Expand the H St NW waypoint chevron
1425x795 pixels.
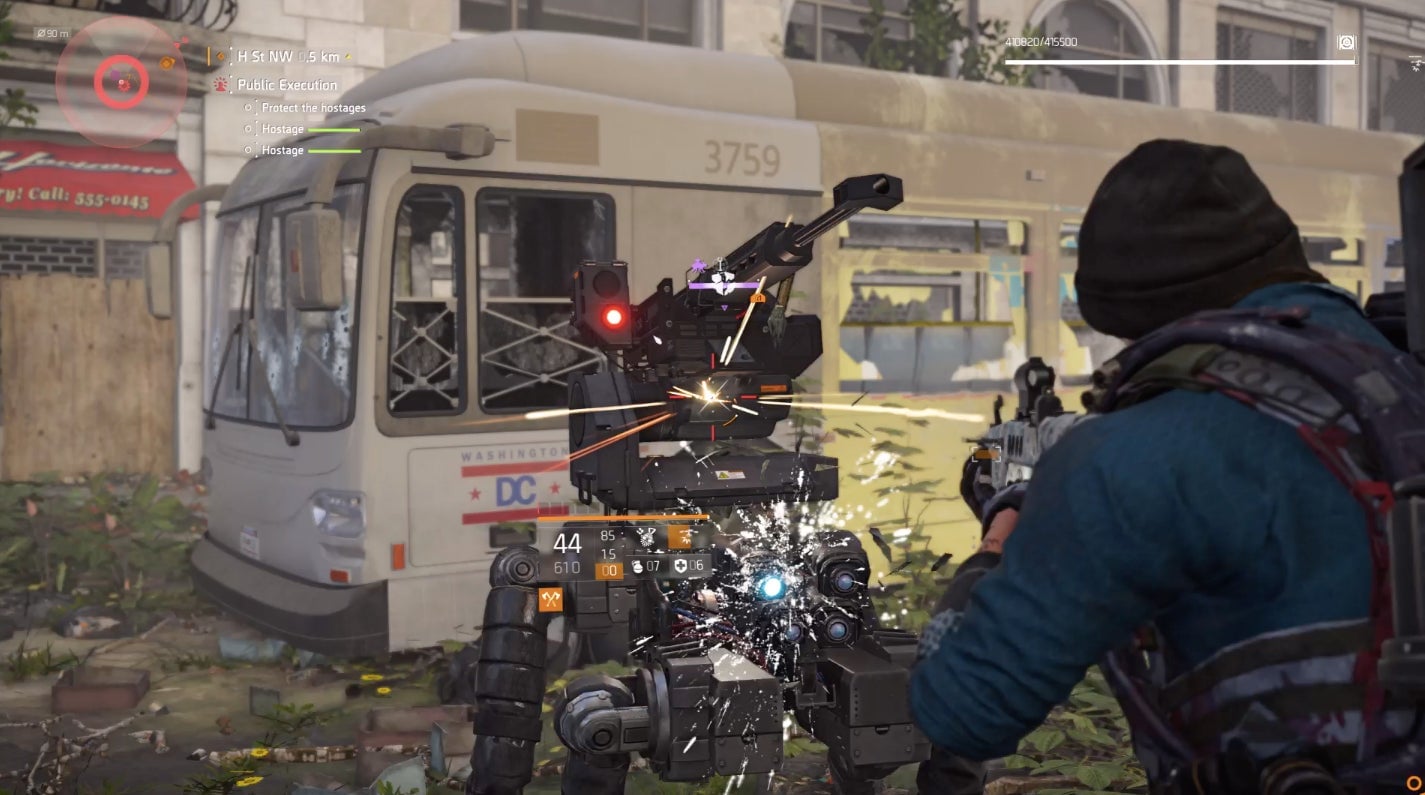pyautogui.click(x=349, y=57)
